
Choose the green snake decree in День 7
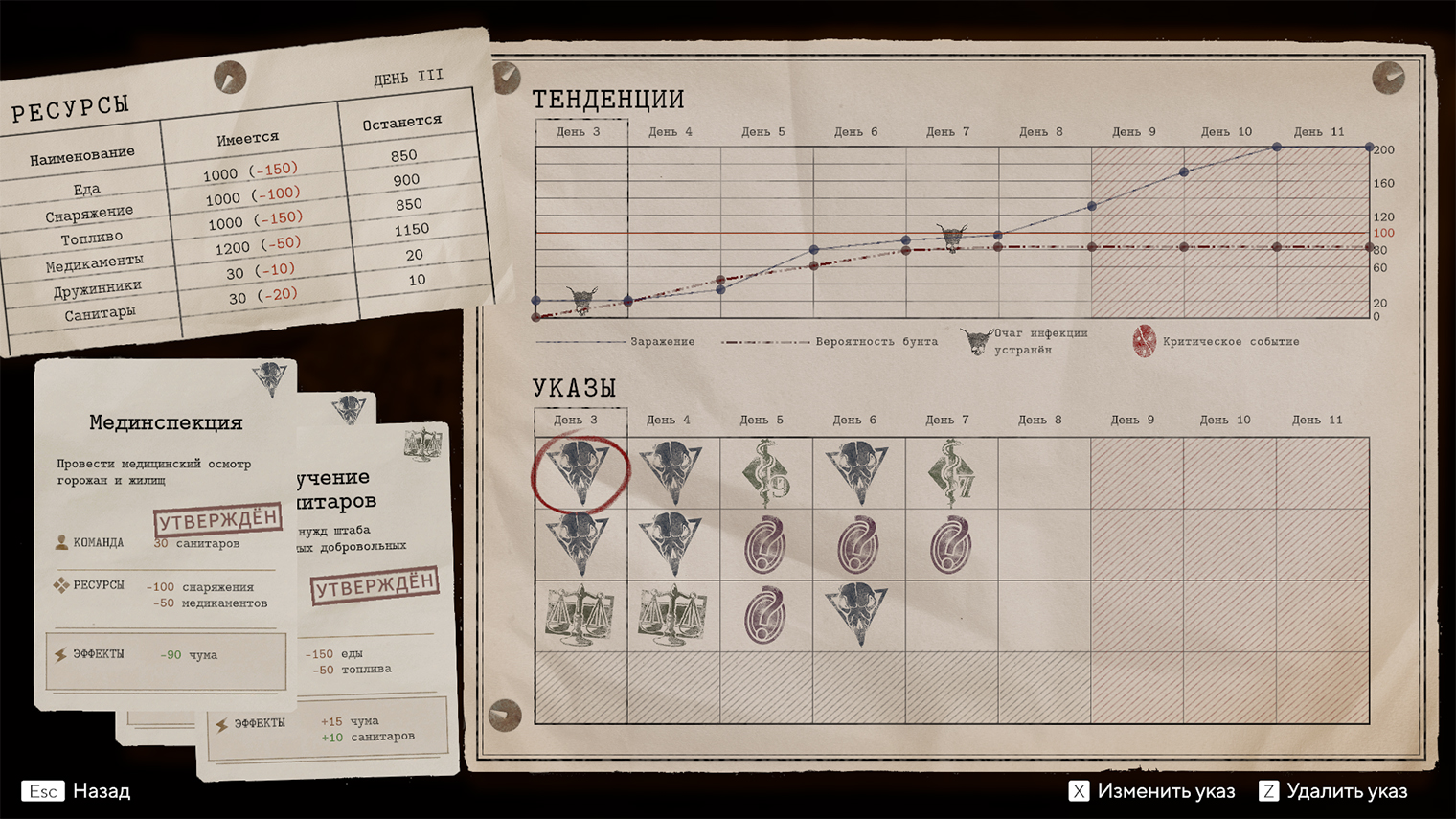[x=950, y=472]
